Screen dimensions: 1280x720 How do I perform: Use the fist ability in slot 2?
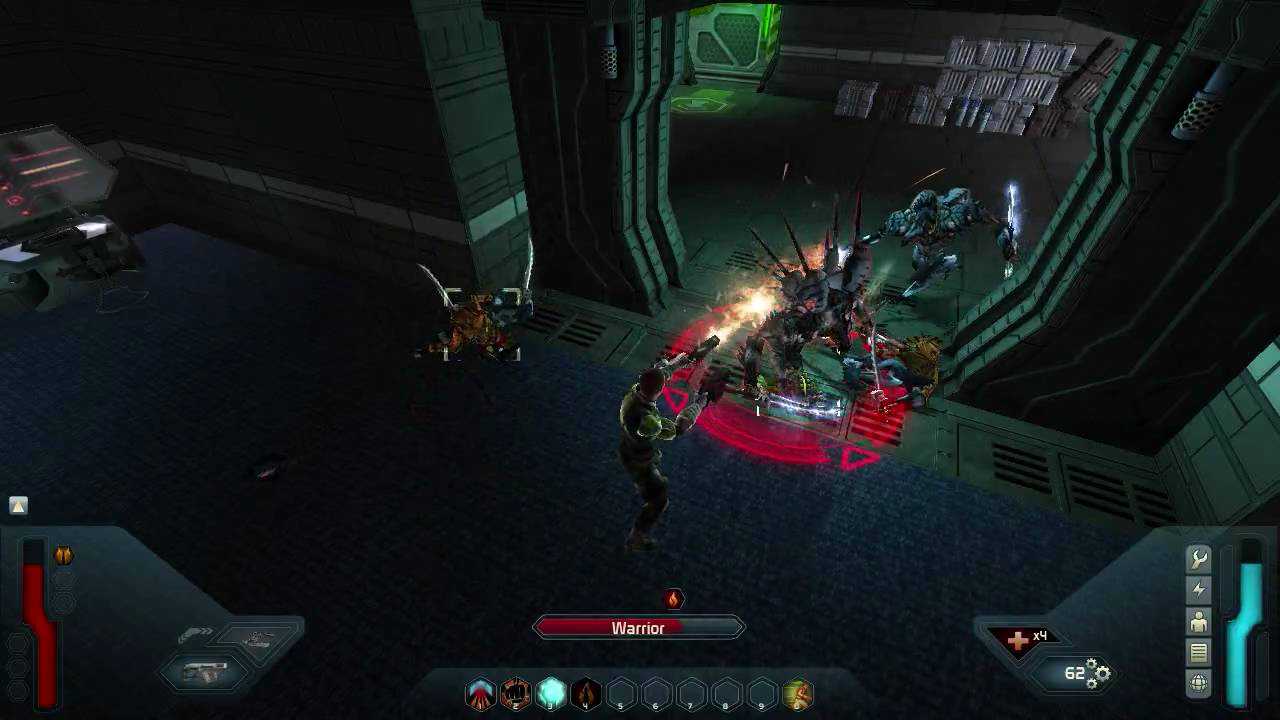(x=516, y=693)
